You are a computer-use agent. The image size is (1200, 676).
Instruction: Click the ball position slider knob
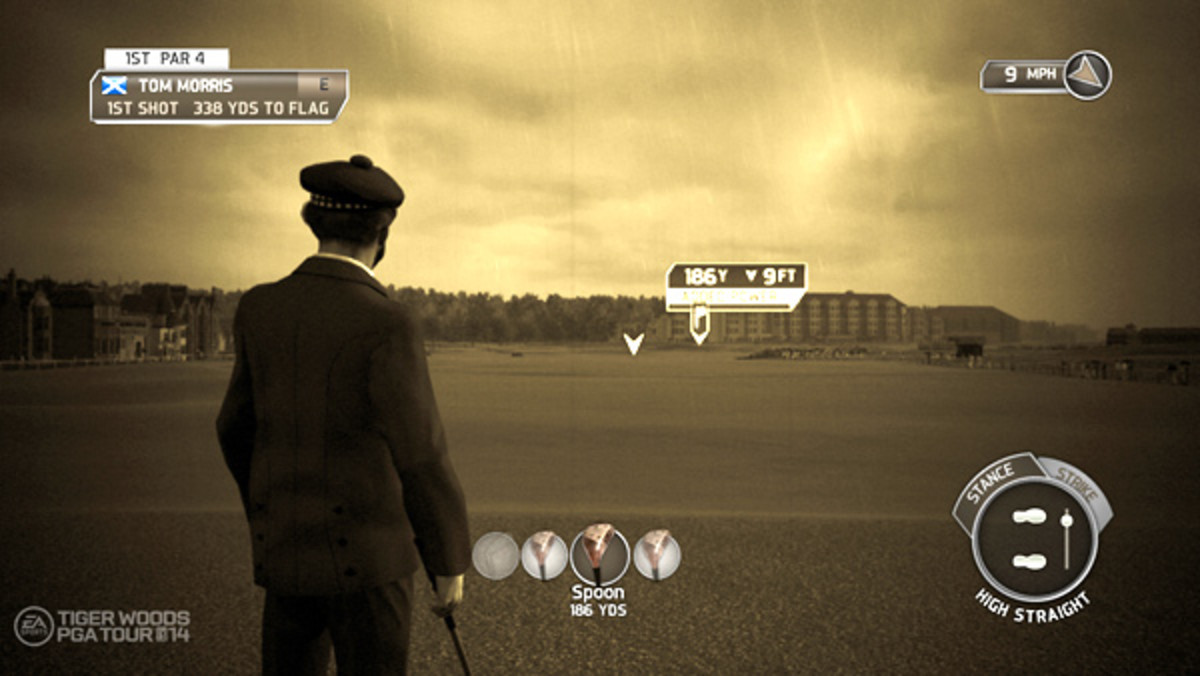[x=1066, y=519]
